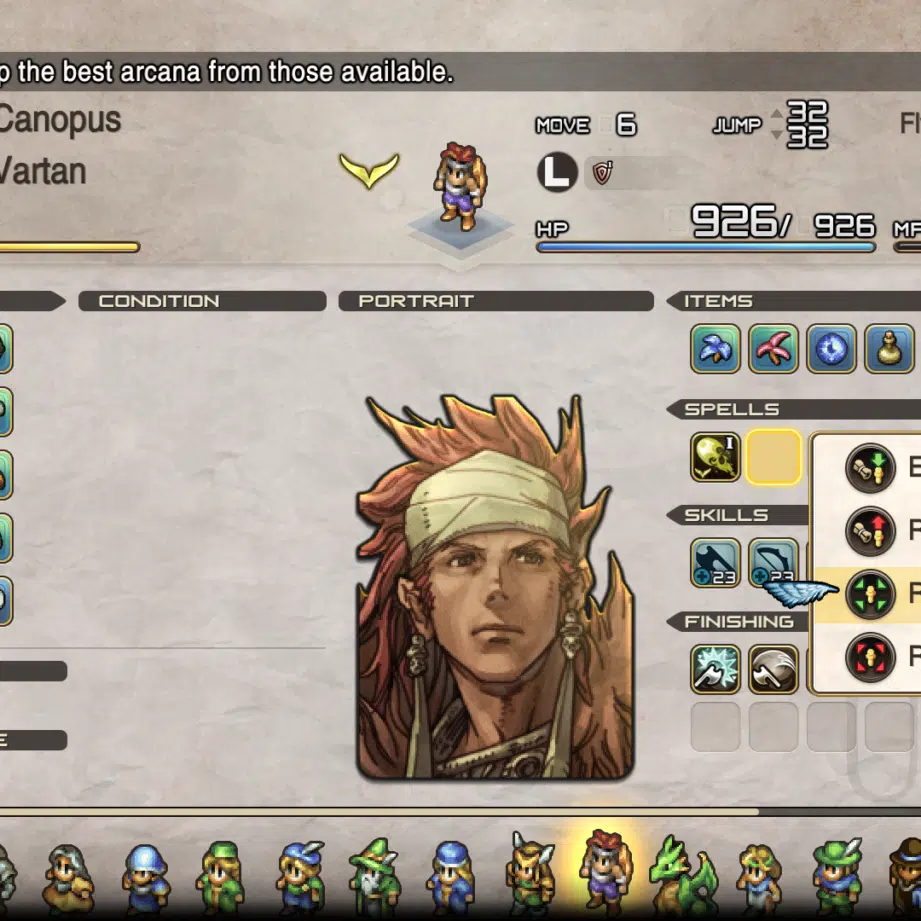The height and width of the screenshot is (921, 921).
Task: Select the blue flower item slot
Action: point(715,349)
